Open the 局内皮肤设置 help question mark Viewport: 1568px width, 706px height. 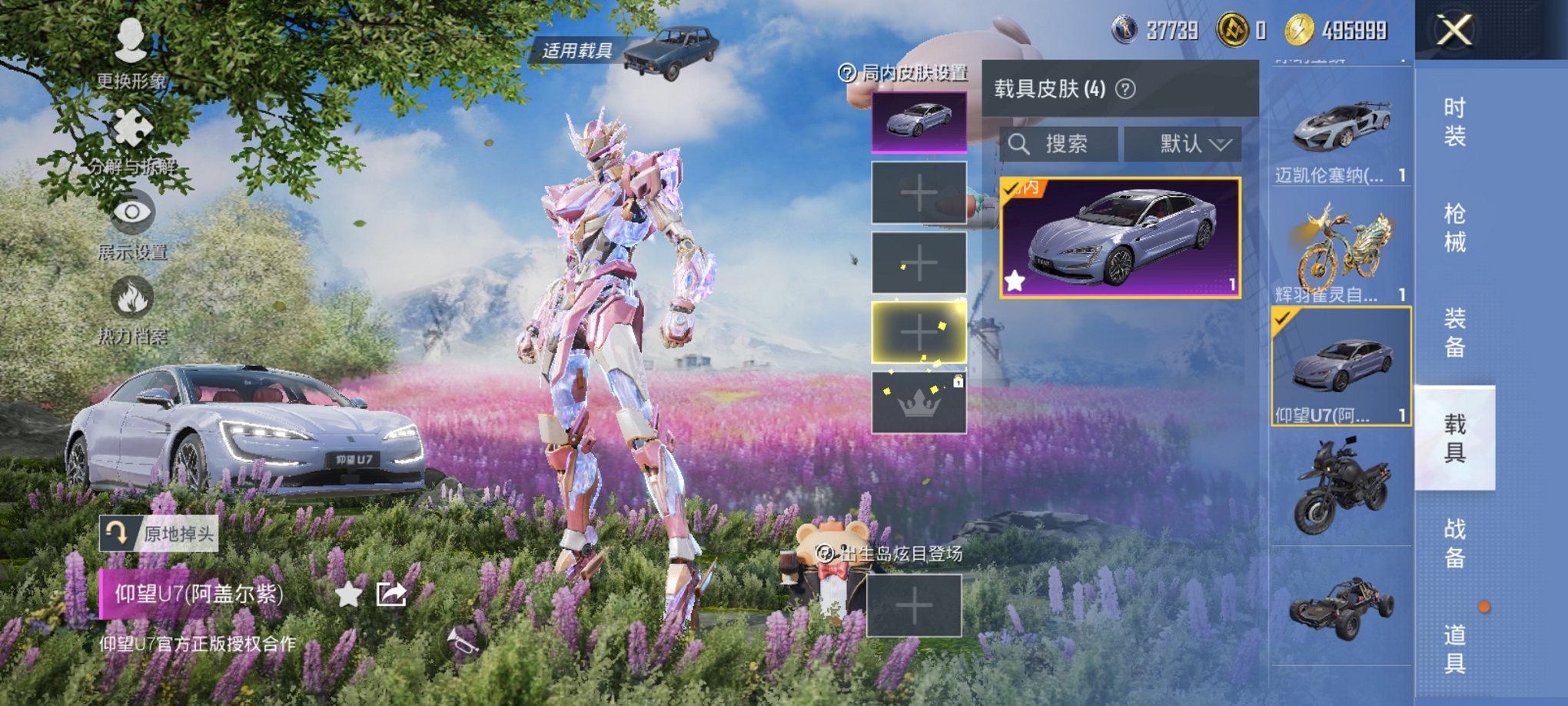[849, 72]
